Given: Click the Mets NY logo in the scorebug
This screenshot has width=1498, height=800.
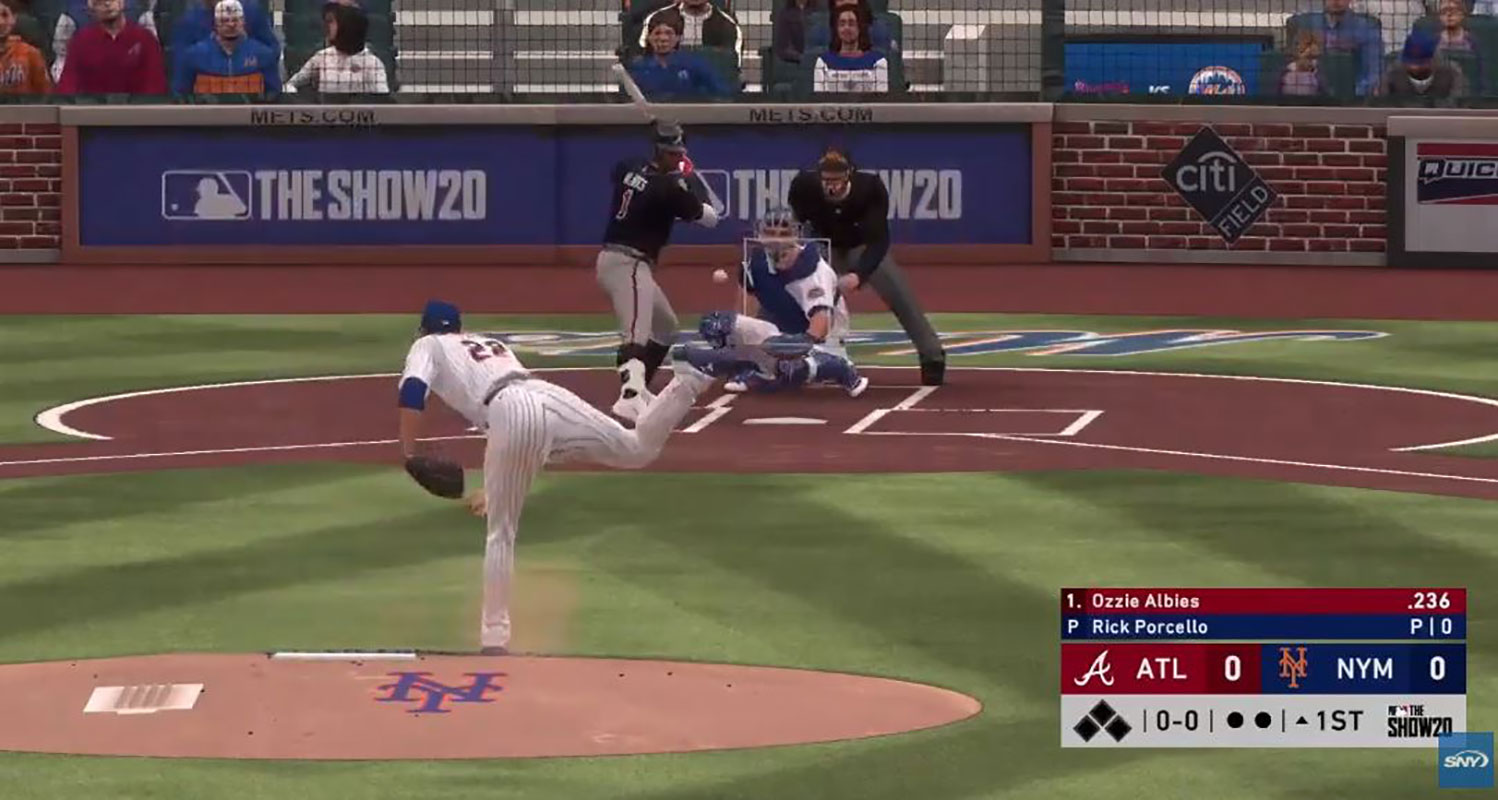Looking at the screenshot, I should (x=1293, y=668).
